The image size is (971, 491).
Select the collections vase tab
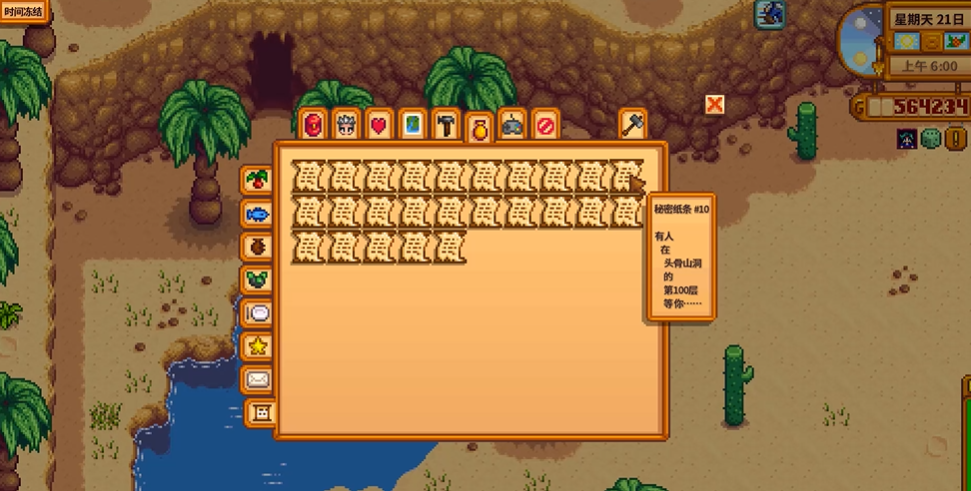pos(479,128)
